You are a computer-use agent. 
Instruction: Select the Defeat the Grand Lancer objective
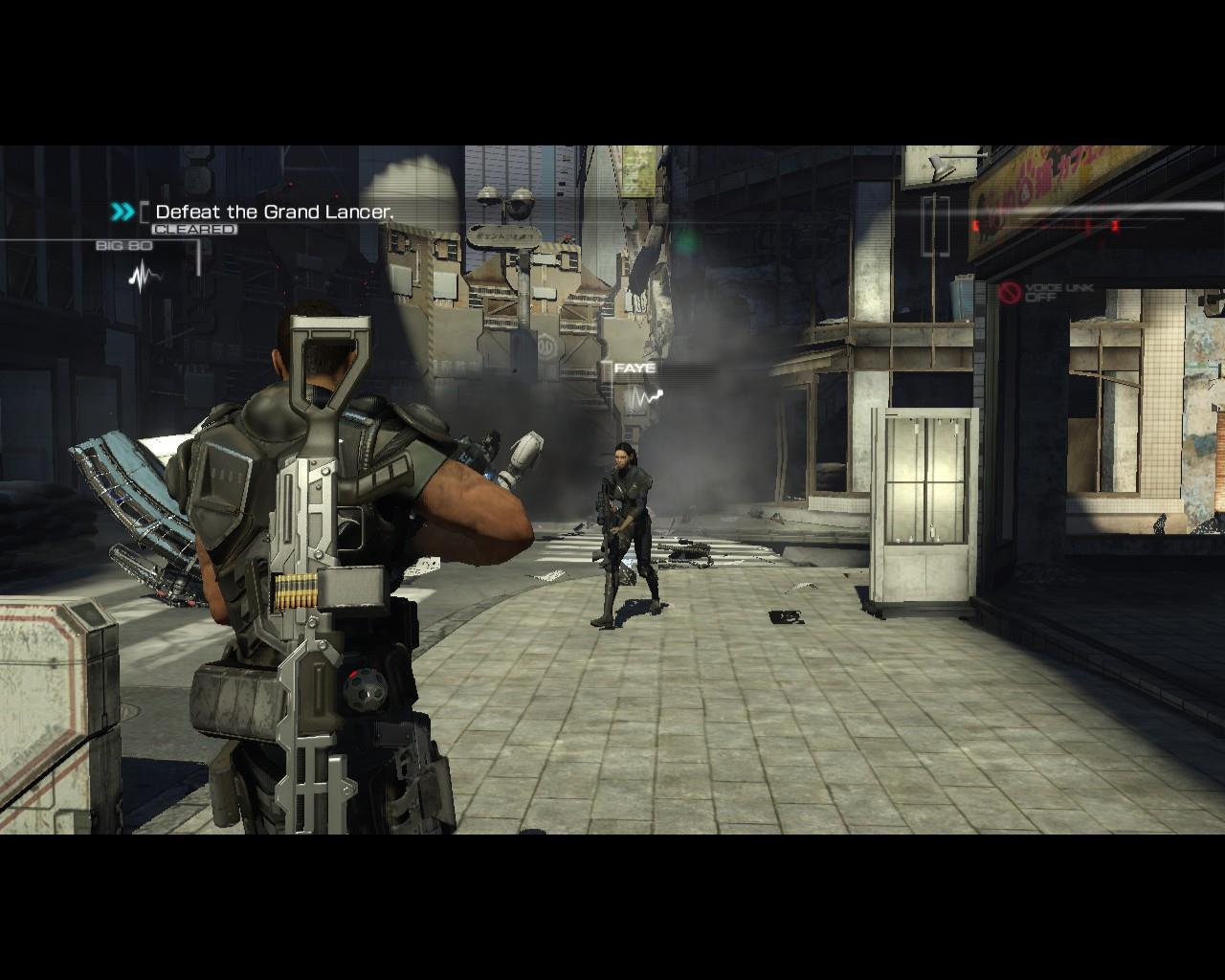[274, 212]
